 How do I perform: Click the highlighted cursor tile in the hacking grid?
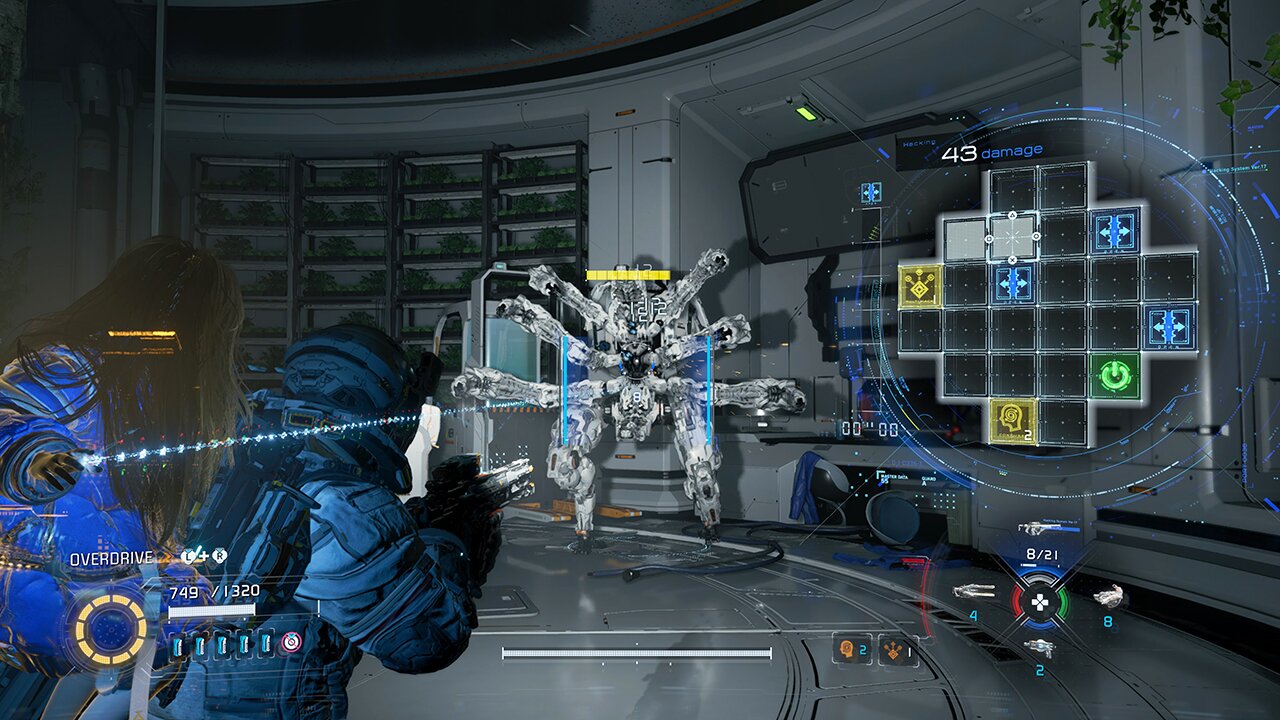point(1012,238)
